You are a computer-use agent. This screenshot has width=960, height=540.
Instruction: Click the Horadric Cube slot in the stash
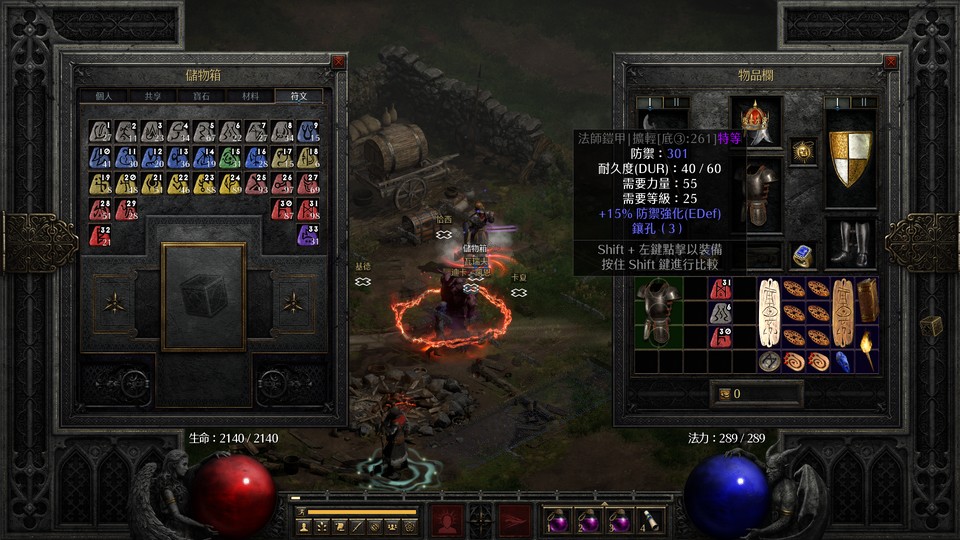203,296
